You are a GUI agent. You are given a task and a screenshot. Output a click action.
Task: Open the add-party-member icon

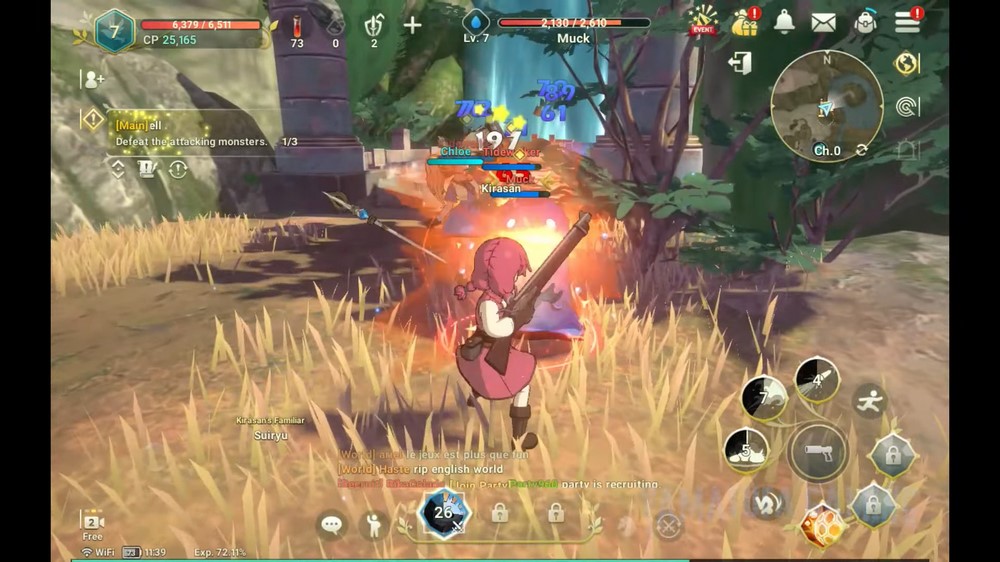(x=94, y=80)
